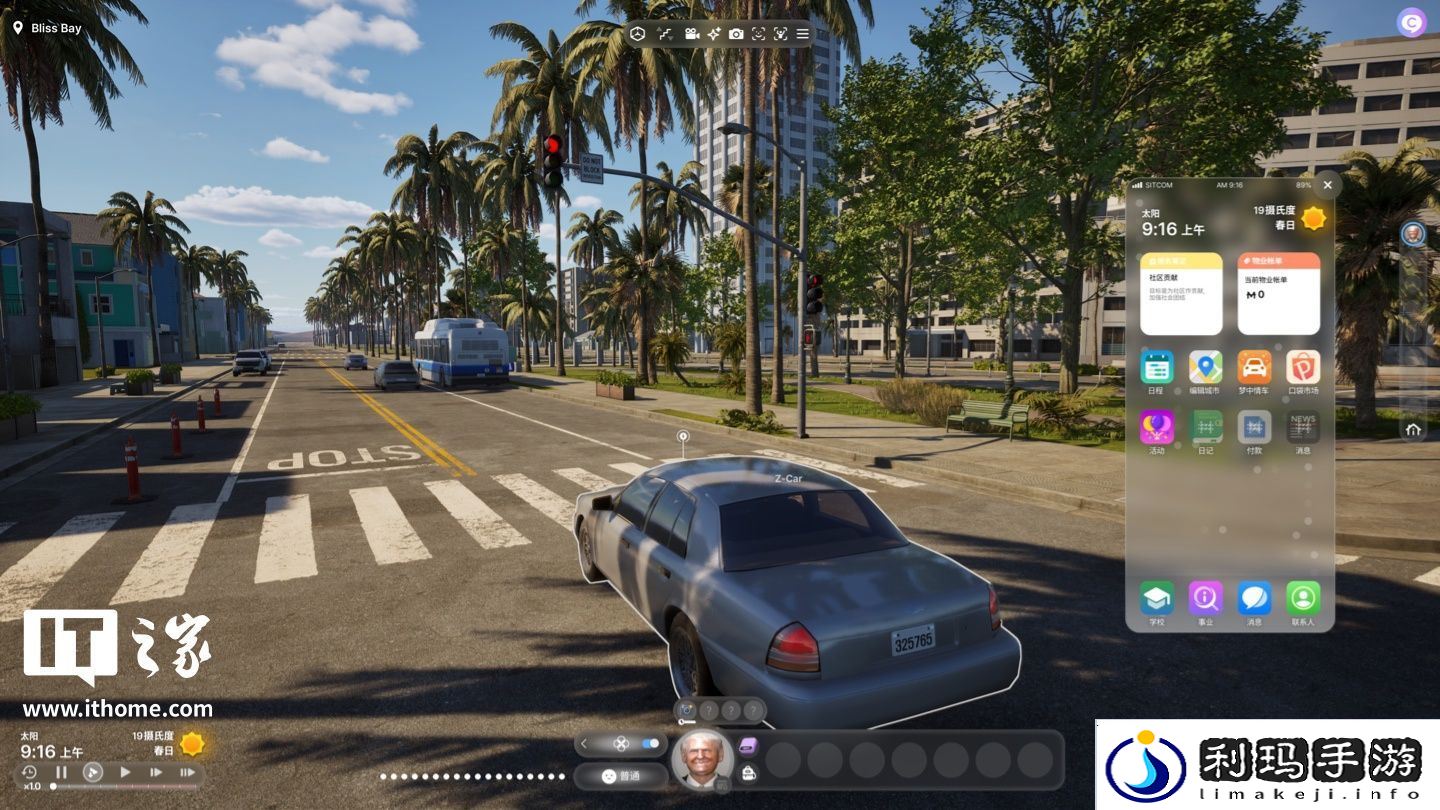Screen dimensions: 1440x810
Task: Close the smartphone panel
Action: tap(1327, 185)
